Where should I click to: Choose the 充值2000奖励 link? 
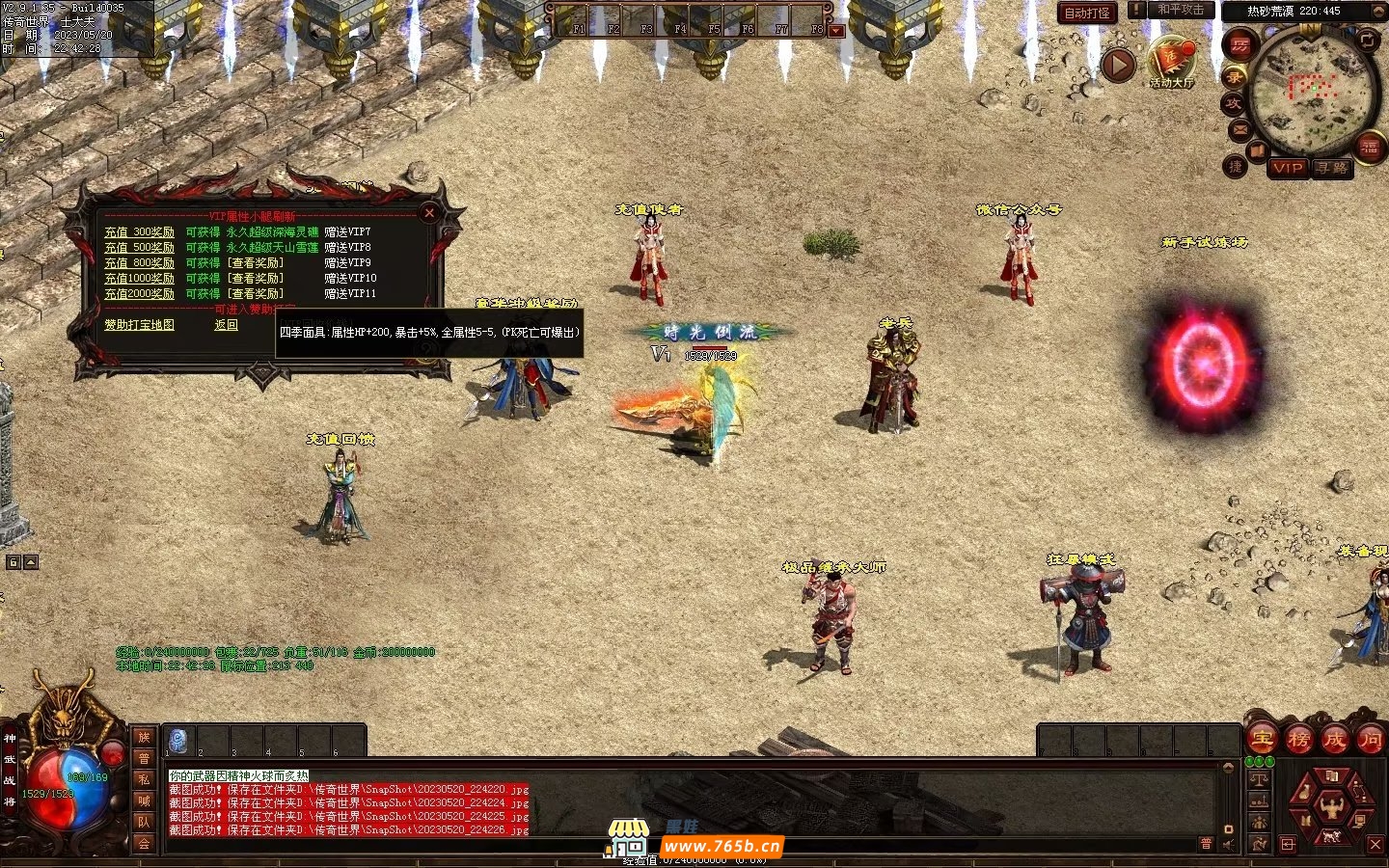point(140,294)
